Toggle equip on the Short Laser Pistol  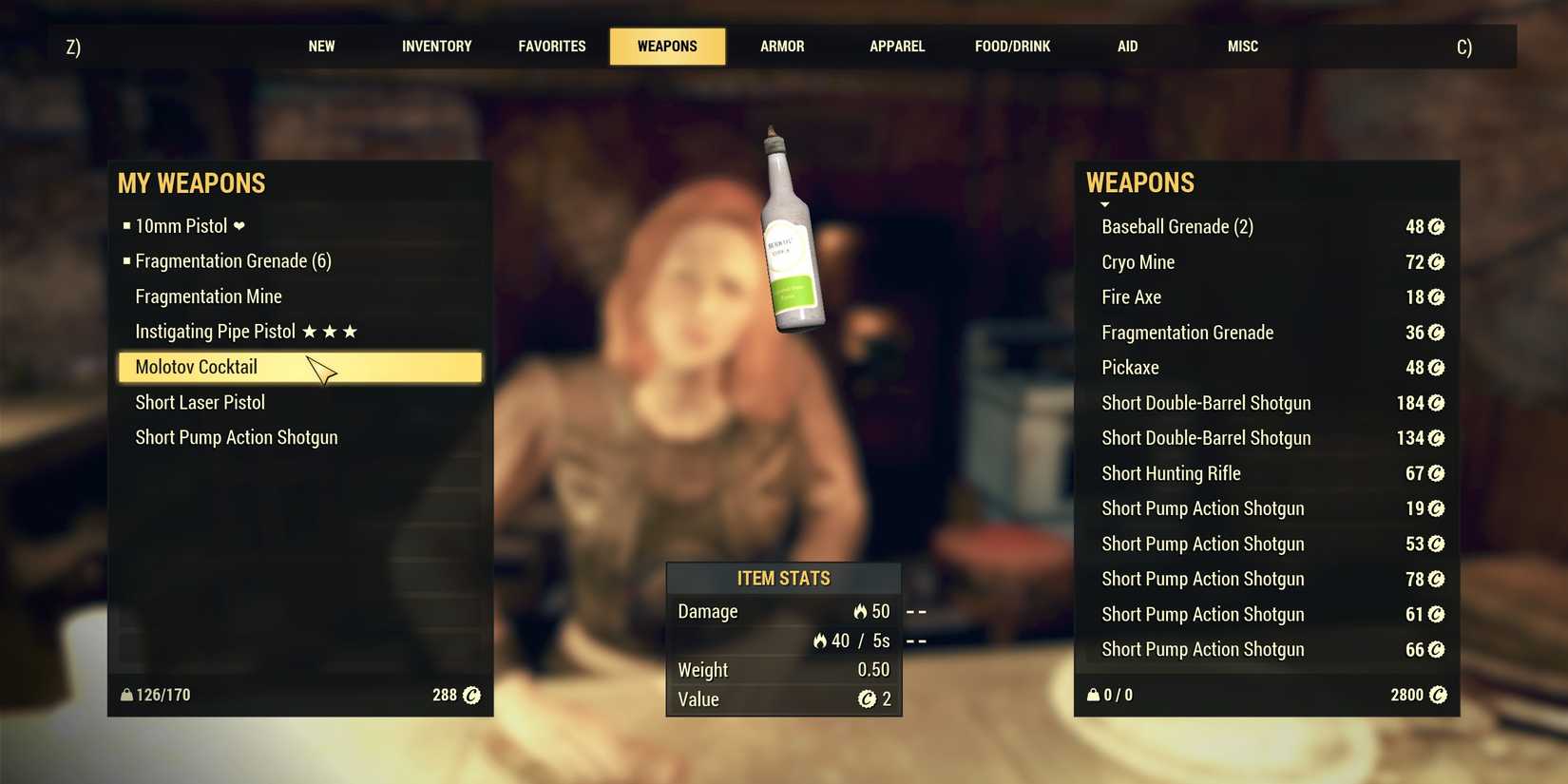click(200, 402)
